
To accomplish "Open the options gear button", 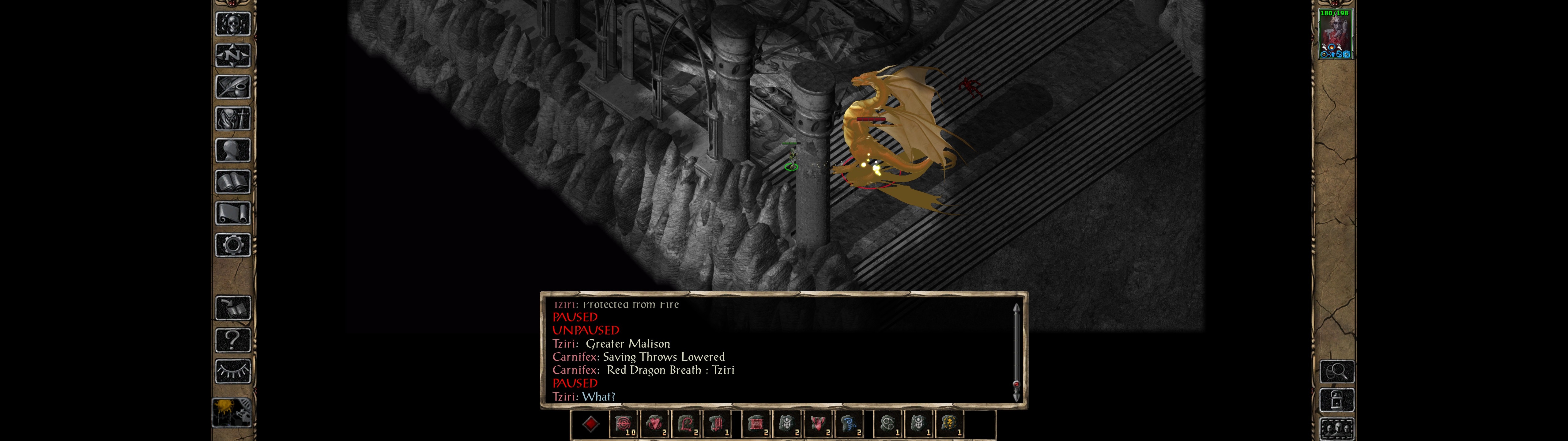I will coord(233,246).
